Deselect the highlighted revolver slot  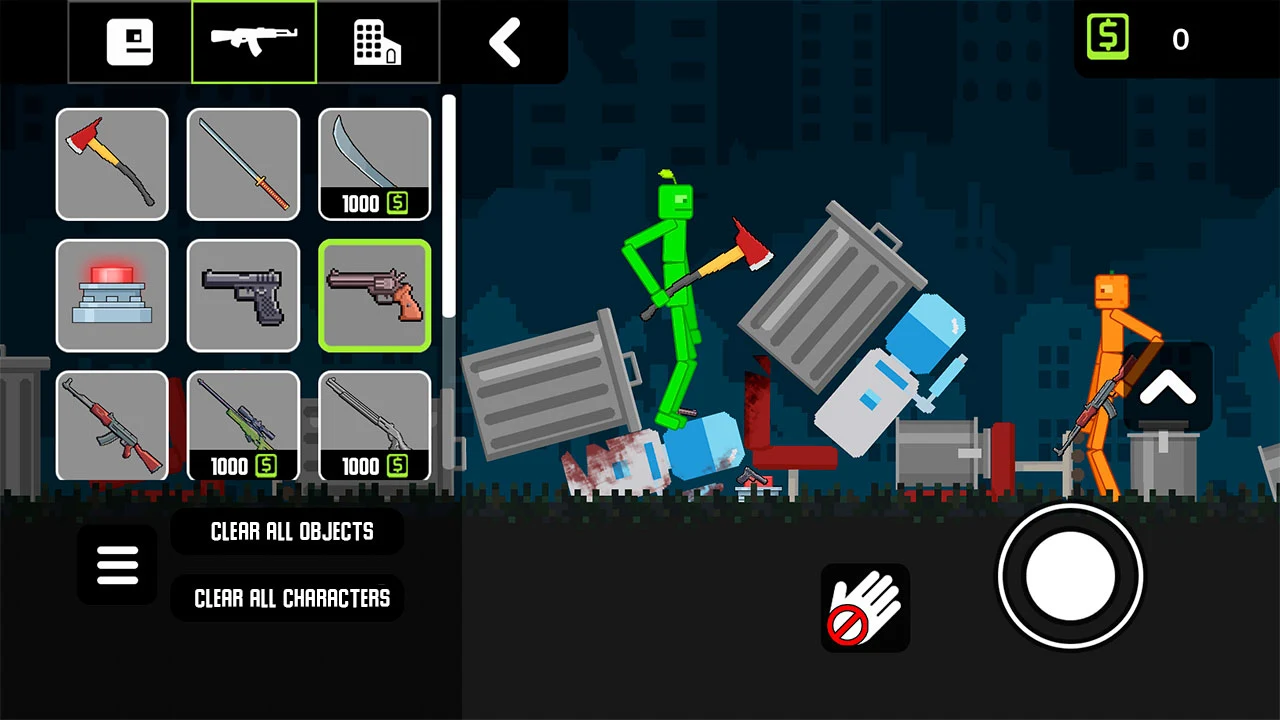(x=374, y=296)
